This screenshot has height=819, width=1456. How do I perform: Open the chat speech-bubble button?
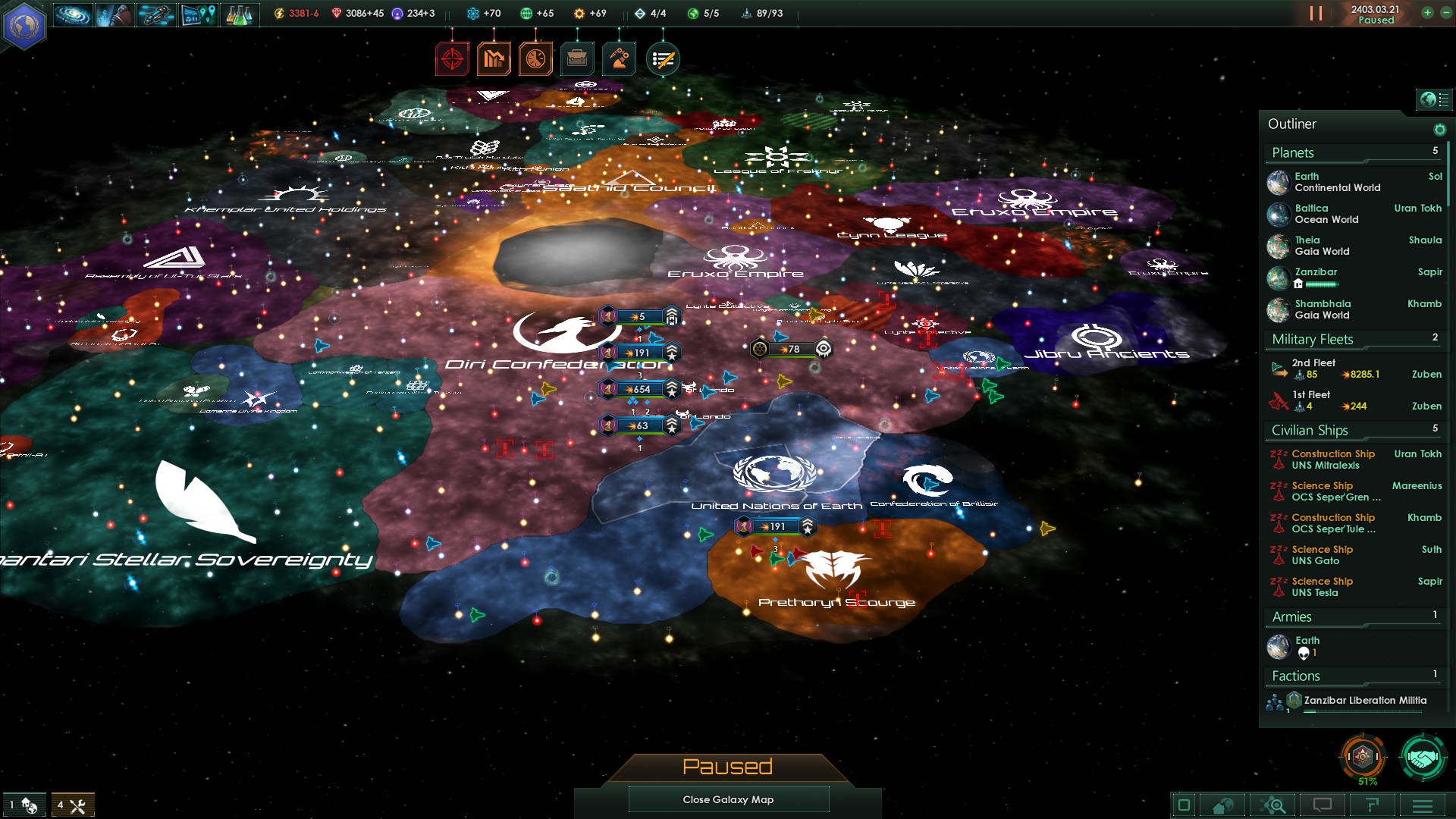coord(1323,805)
